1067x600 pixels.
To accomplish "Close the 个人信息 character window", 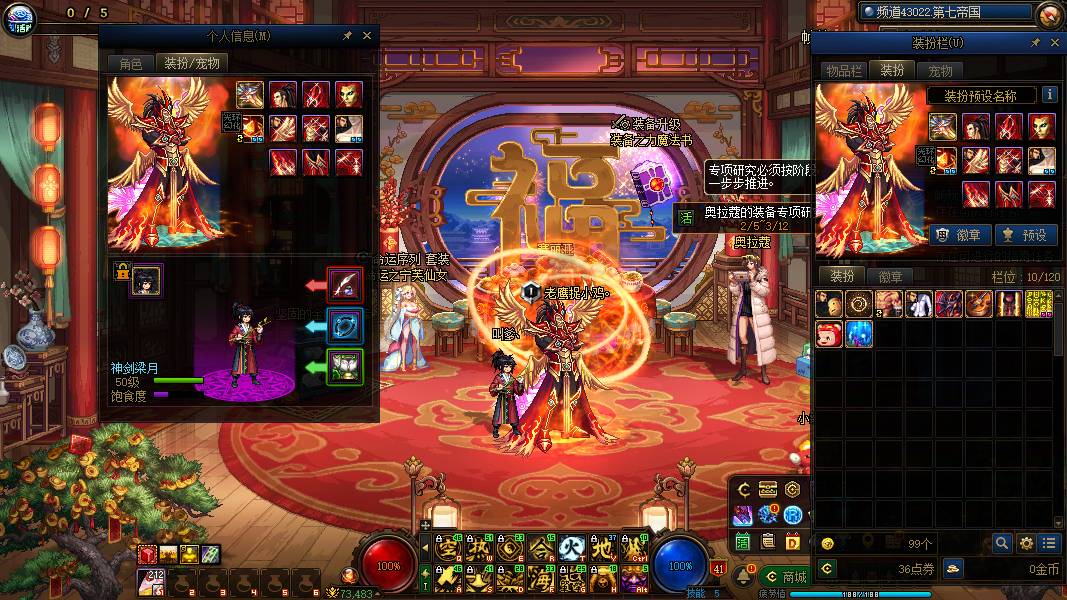I will pos(367,35).
